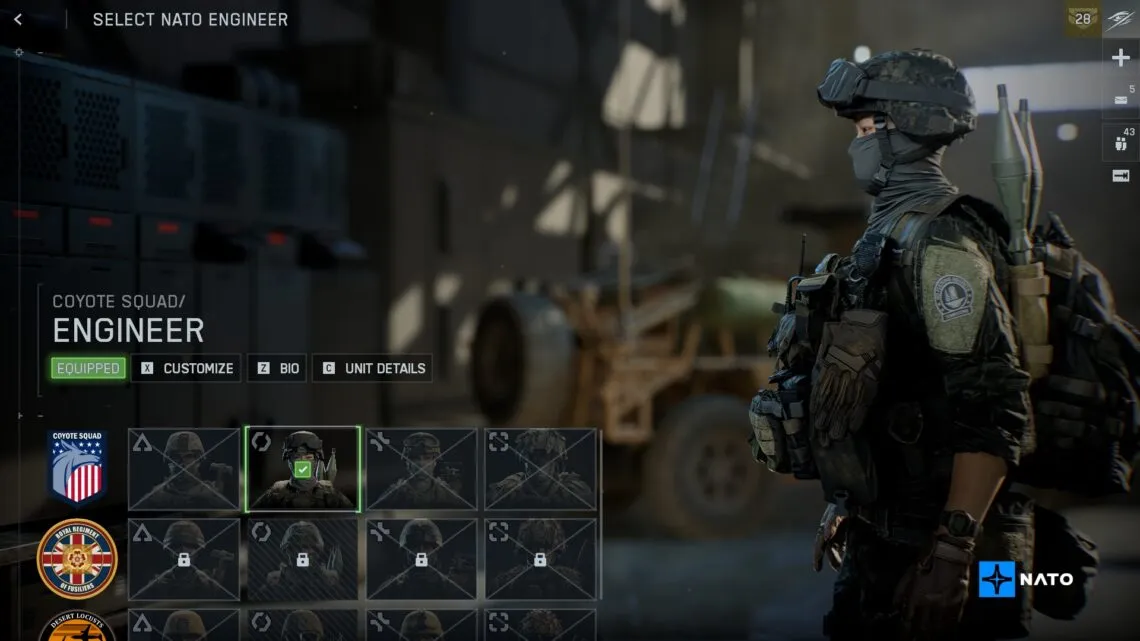Open the player profile emblem icon

[x=1121, y=19]
